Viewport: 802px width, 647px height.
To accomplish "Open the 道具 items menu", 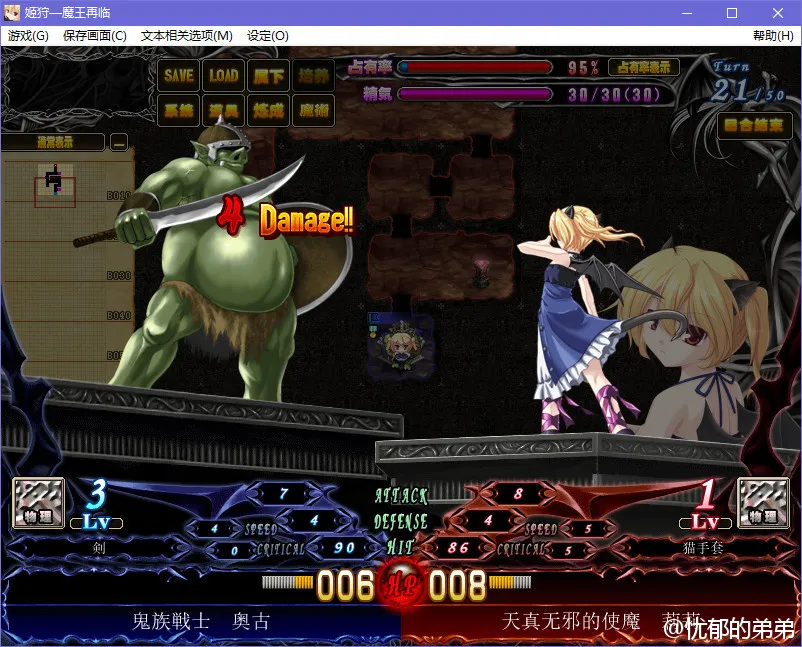I will click(x=223, y=110).
